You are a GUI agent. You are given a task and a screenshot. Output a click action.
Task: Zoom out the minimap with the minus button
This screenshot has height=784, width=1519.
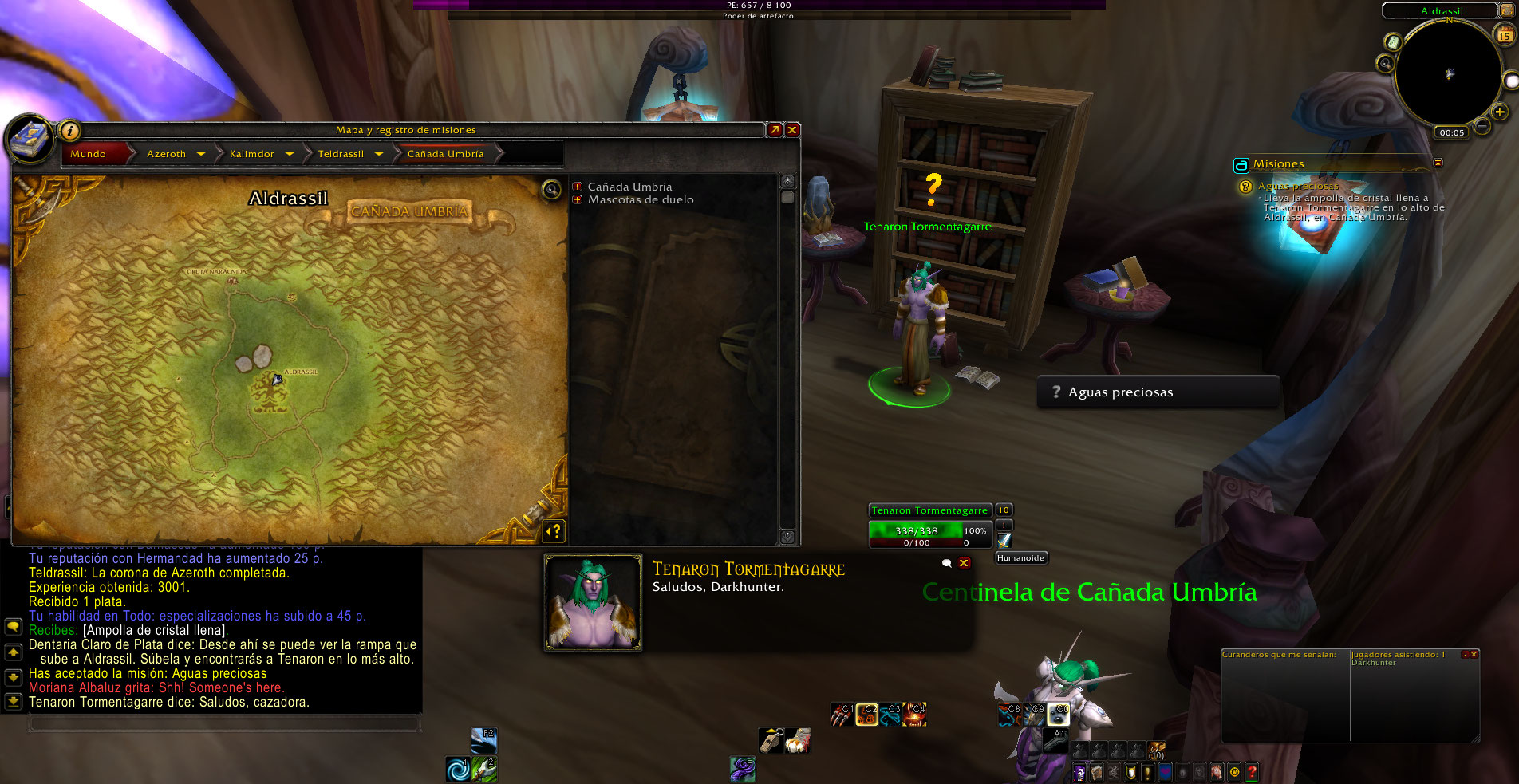coord(1482,126)
